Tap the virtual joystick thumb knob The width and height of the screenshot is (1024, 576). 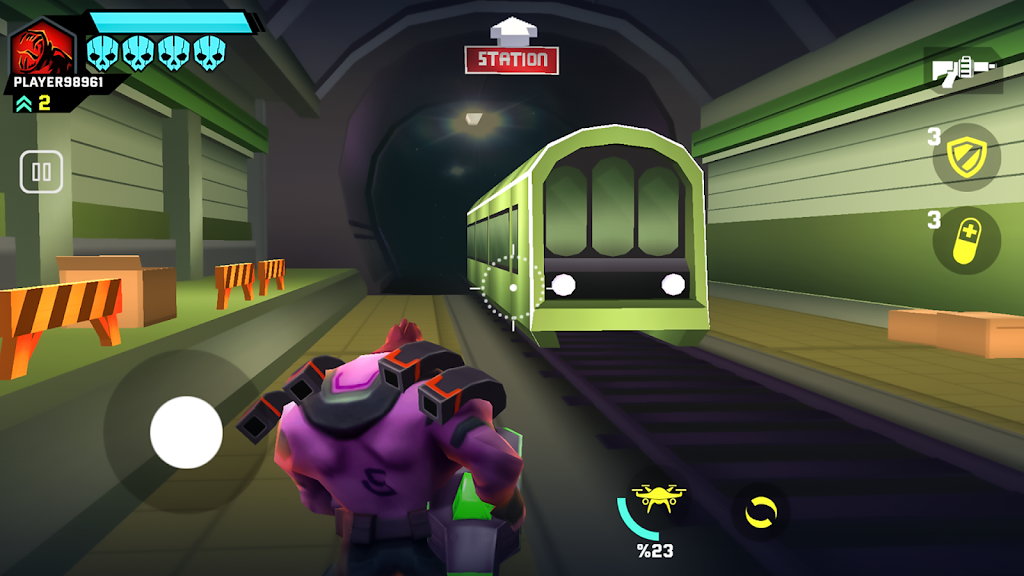(186, 432)
